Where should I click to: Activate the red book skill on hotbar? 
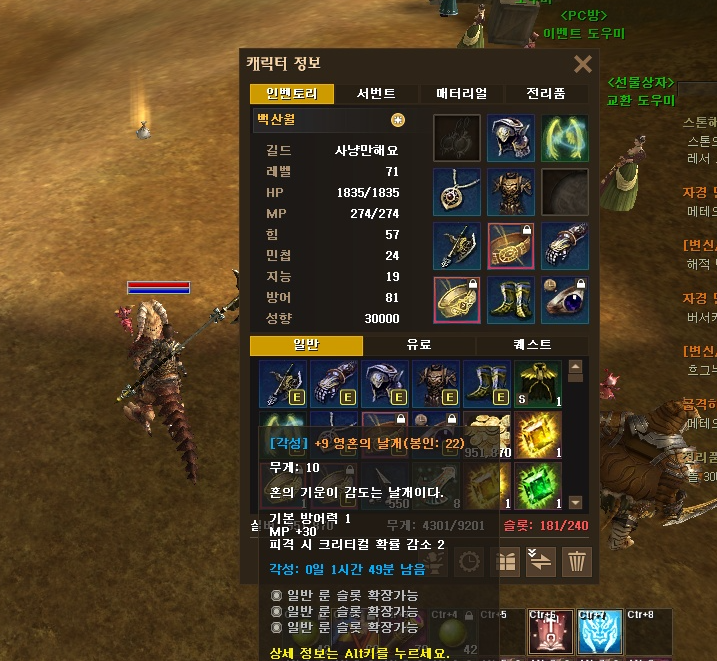(x=547, y=631)
